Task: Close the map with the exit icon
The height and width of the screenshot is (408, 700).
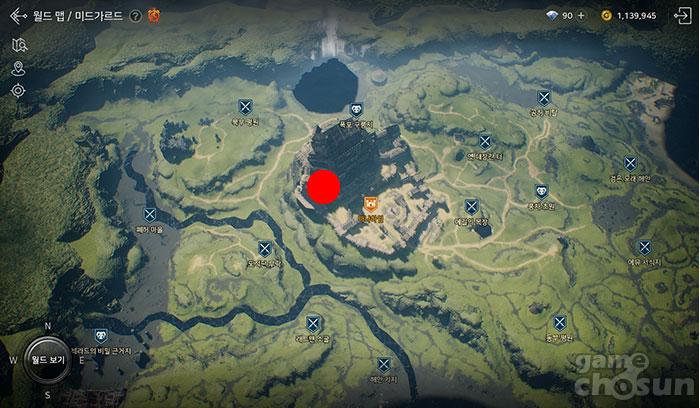Action: [x=686, y=16]
